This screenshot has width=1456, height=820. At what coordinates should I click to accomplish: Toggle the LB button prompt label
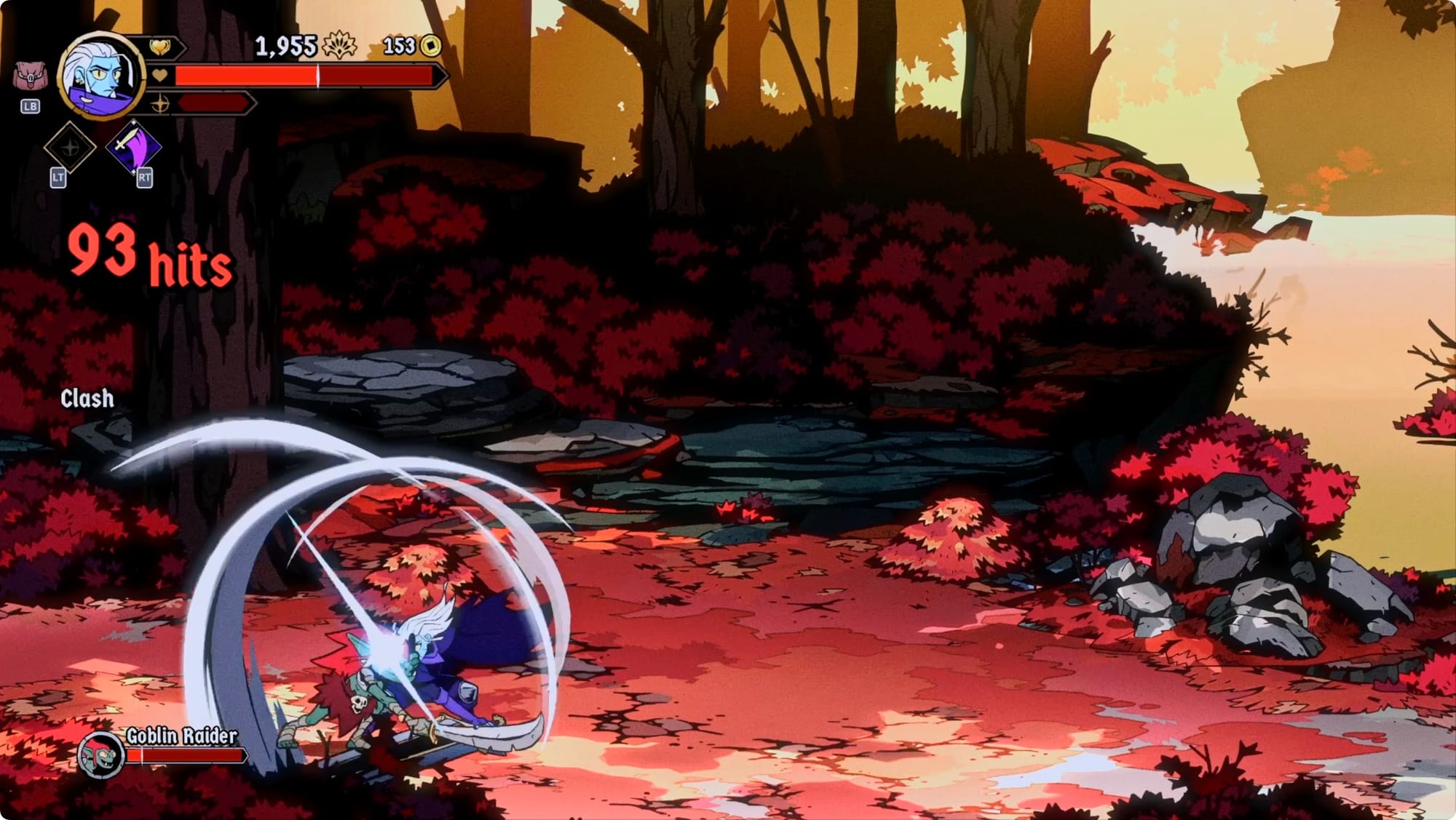[x=31, y=106]
